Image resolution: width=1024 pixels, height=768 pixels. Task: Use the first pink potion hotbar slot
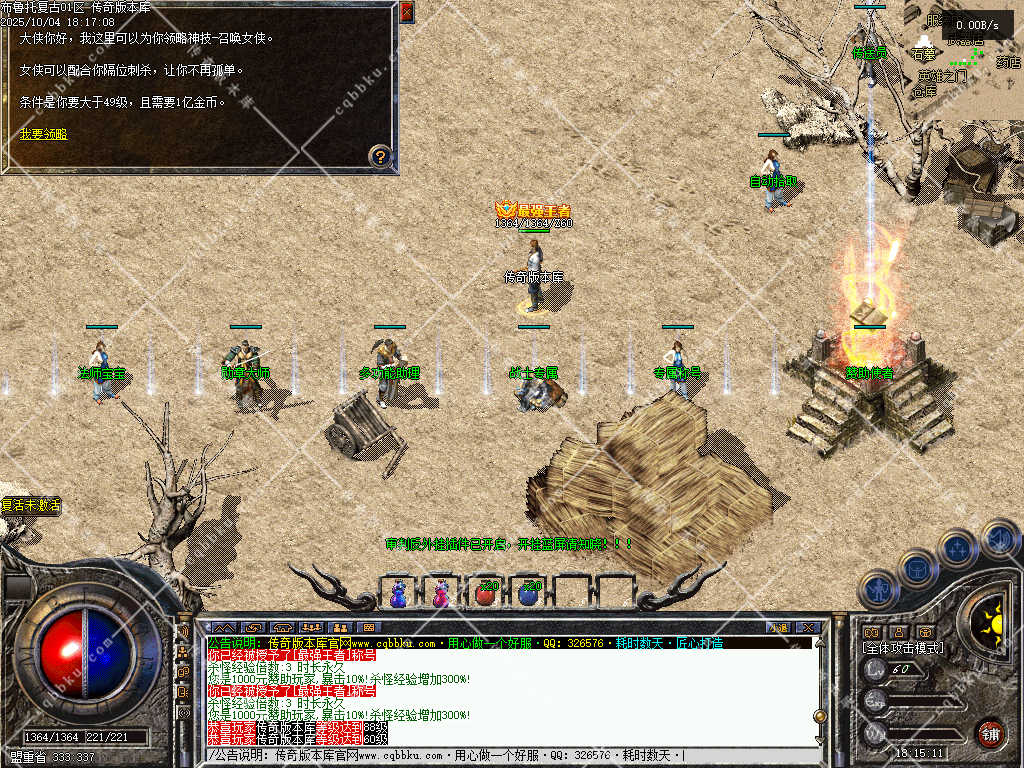click(x=399, y=593)
